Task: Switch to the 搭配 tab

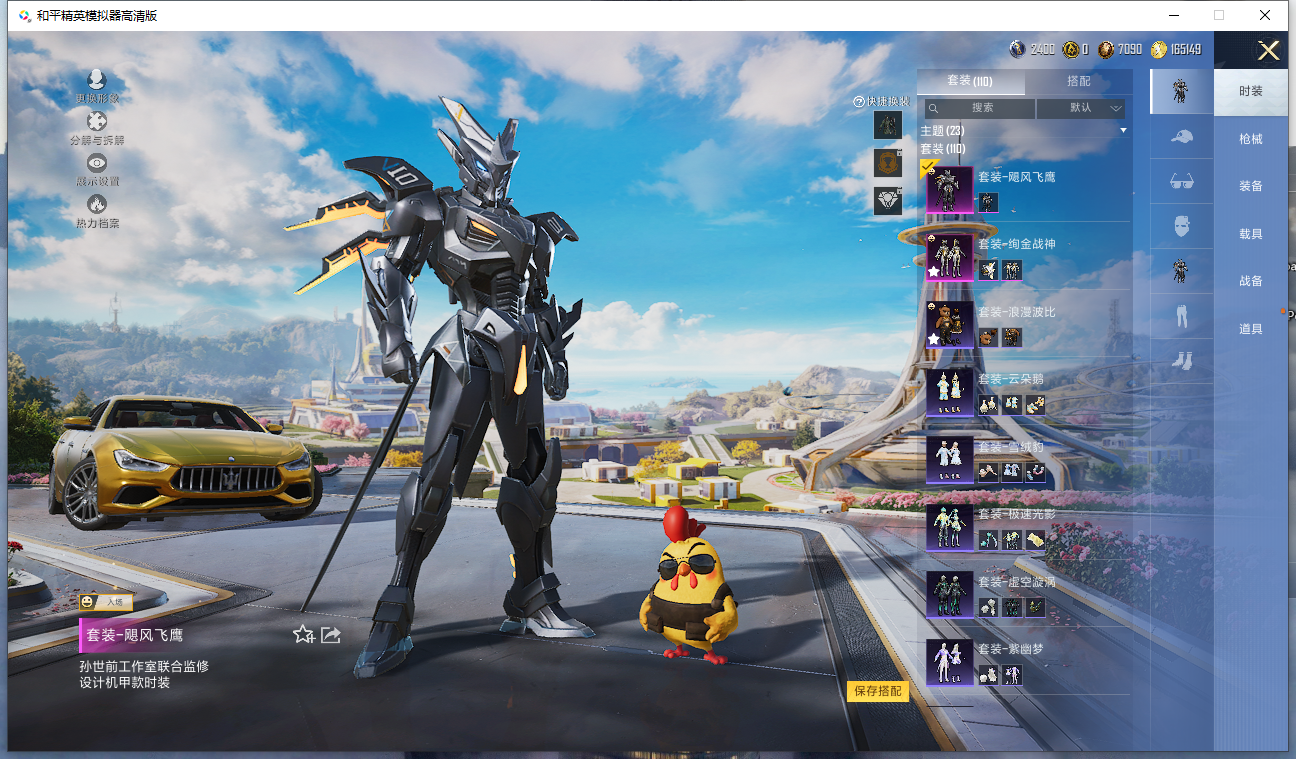Action: click(1078, 81)
